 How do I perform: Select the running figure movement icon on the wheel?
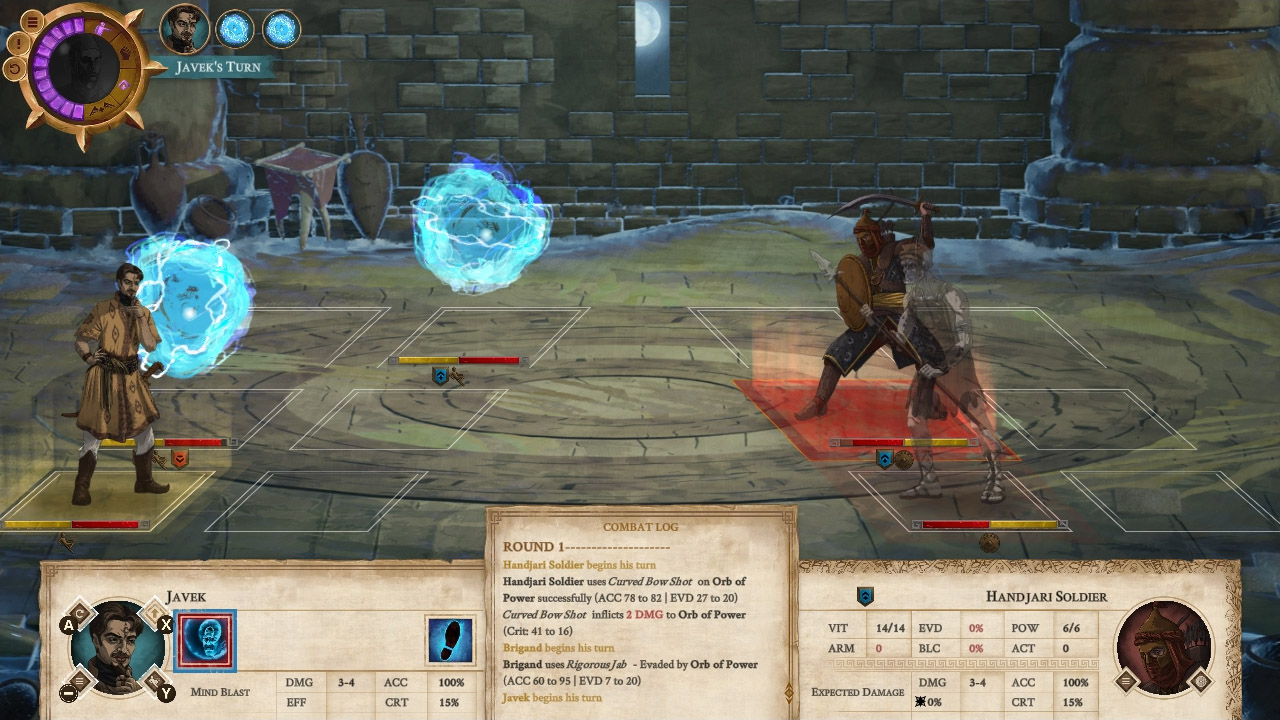[101, 27]
